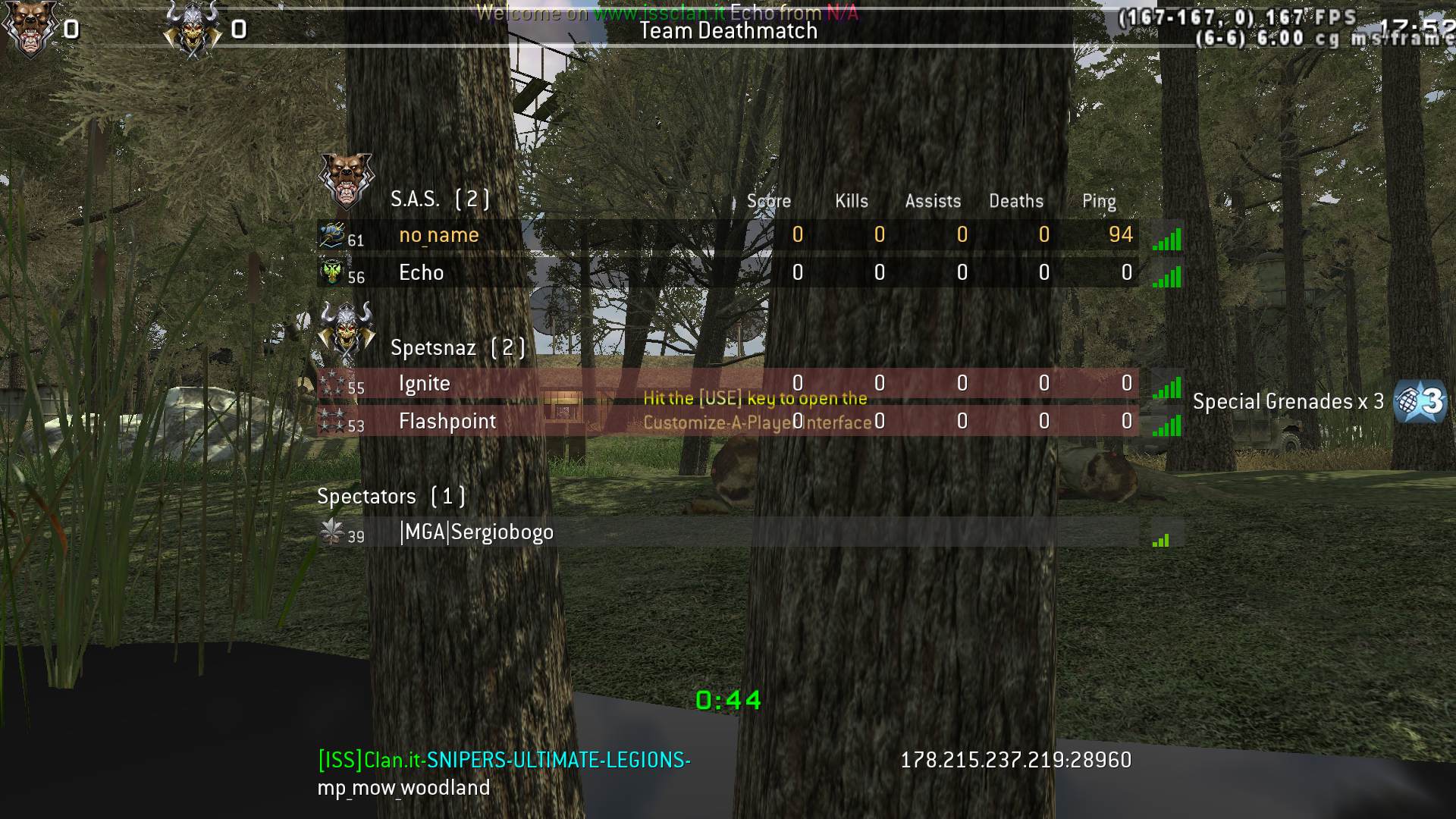Click the S.A.S. team emblem on the scoreboard
This screenshot has width=1456, height=819.
[x=346, y=180]
